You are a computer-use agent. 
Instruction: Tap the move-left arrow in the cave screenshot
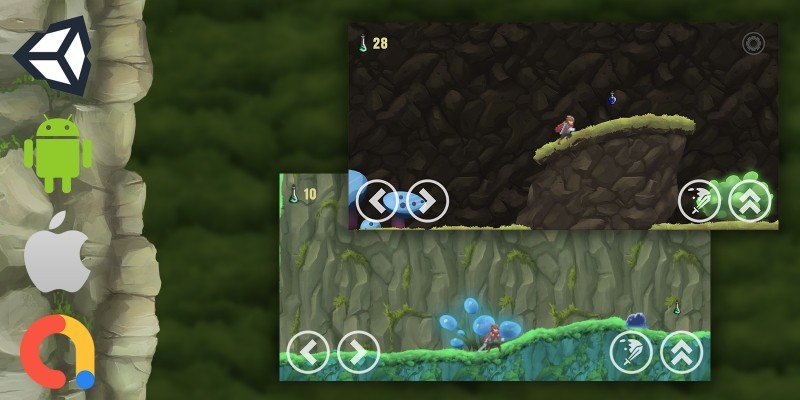tap(377, 201)
